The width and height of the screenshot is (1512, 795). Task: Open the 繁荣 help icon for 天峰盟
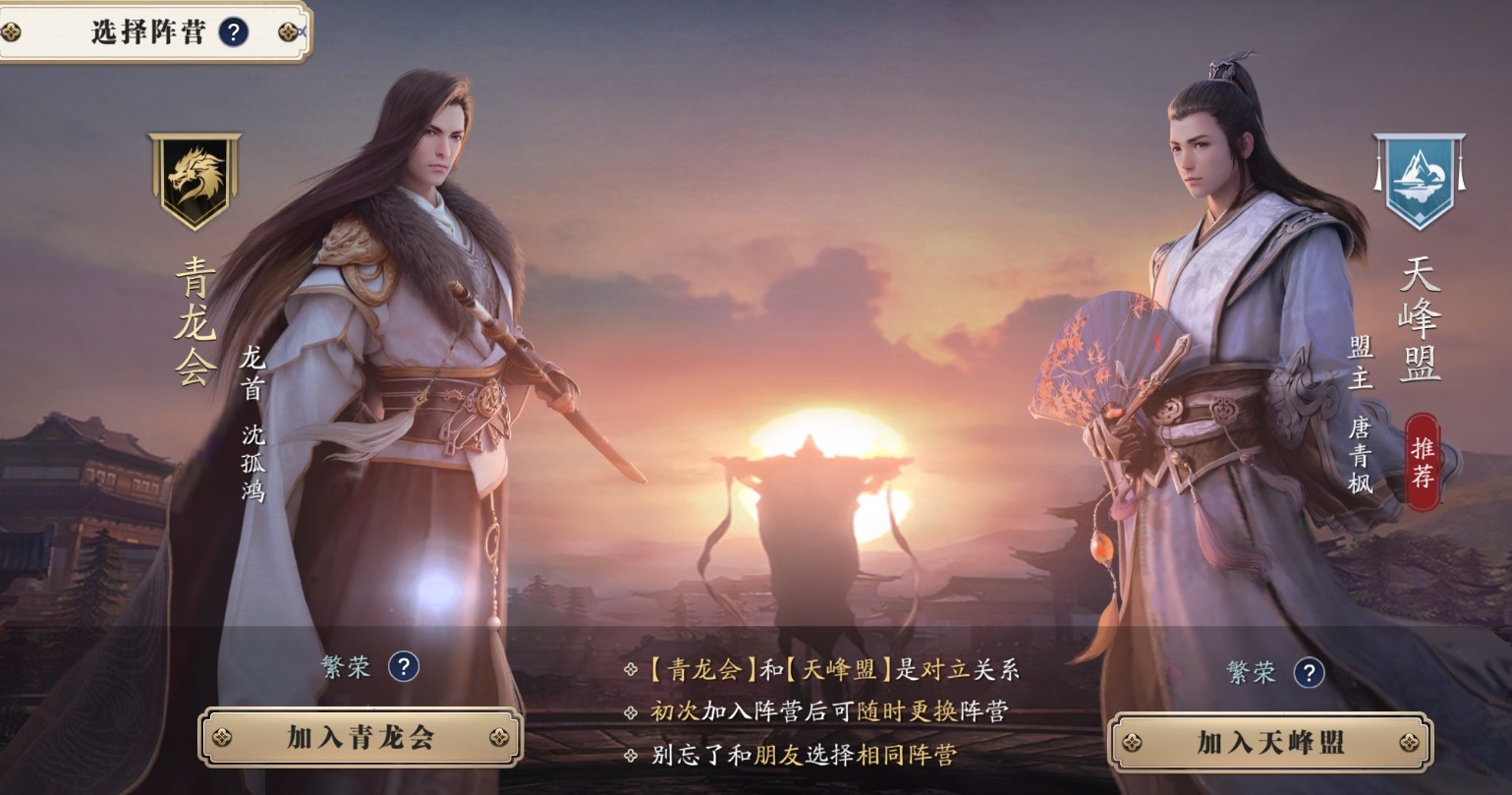point(1308,673)
